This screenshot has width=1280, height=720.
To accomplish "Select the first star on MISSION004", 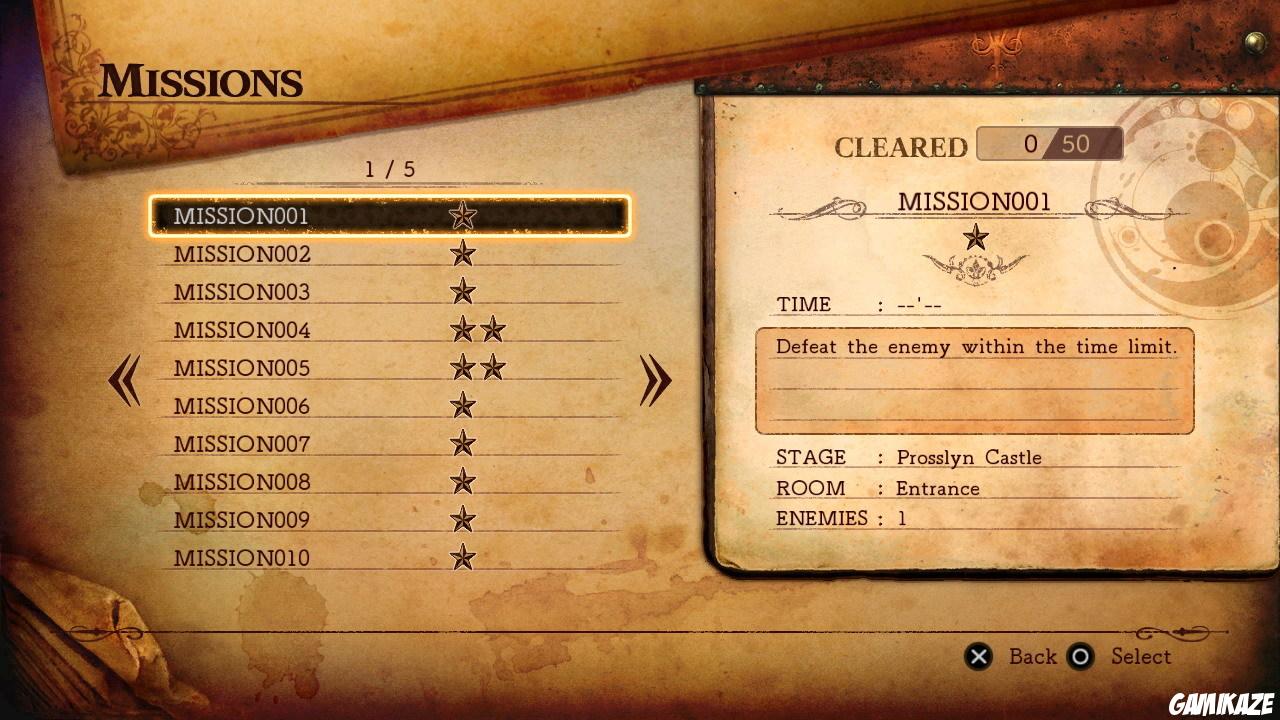I will [x=462, y=329].
